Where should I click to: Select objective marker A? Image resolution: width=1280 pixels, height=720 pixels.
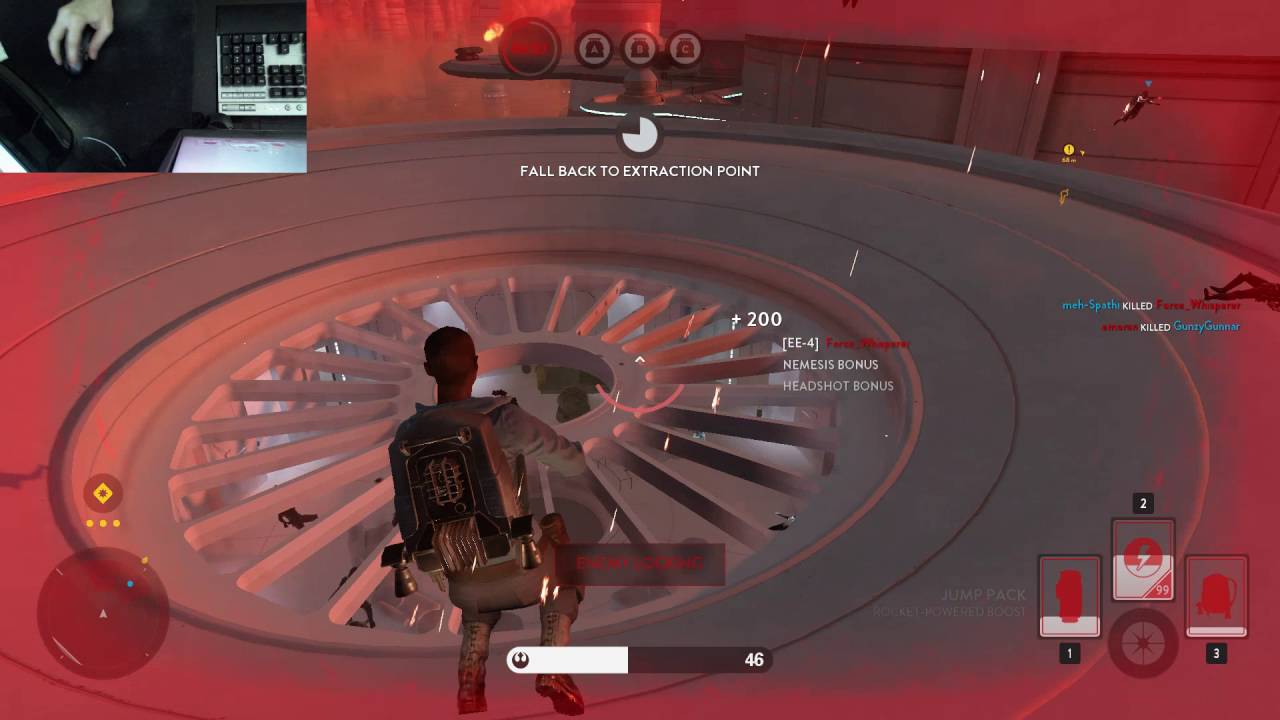(594, 49)
